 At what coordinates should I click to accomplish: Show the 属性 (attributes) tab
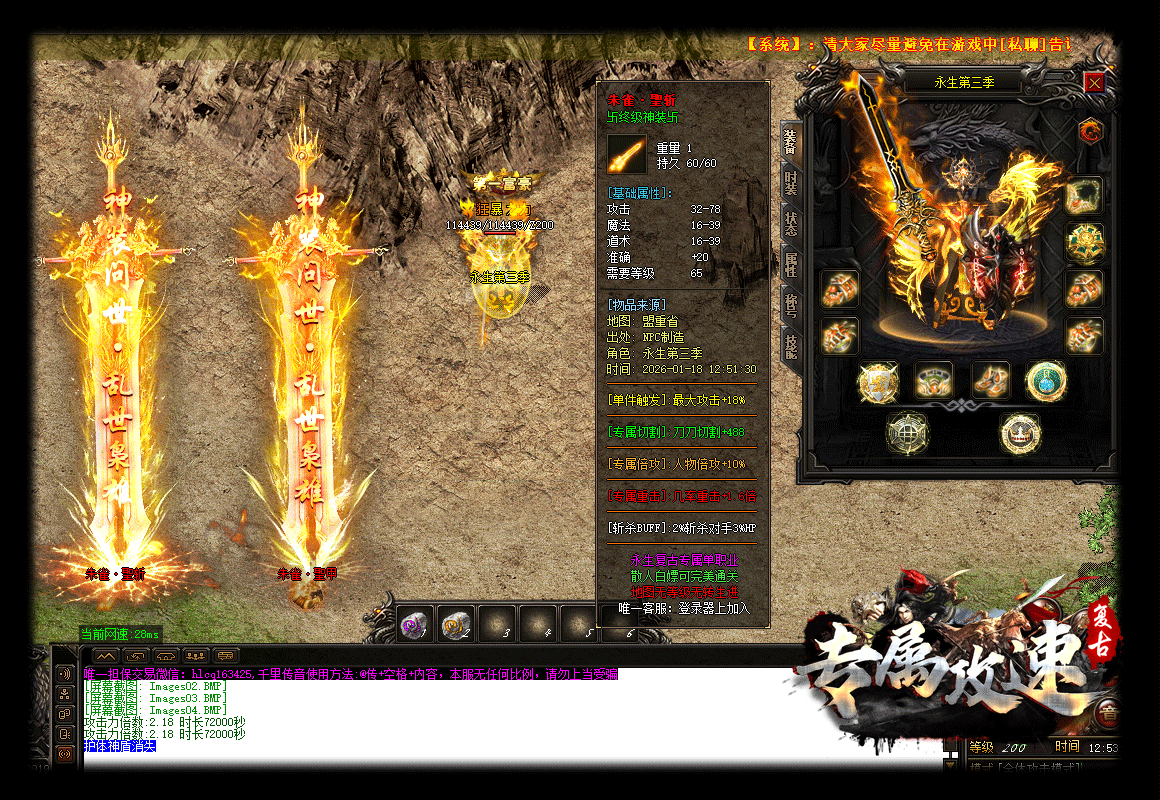click(790, 264)
